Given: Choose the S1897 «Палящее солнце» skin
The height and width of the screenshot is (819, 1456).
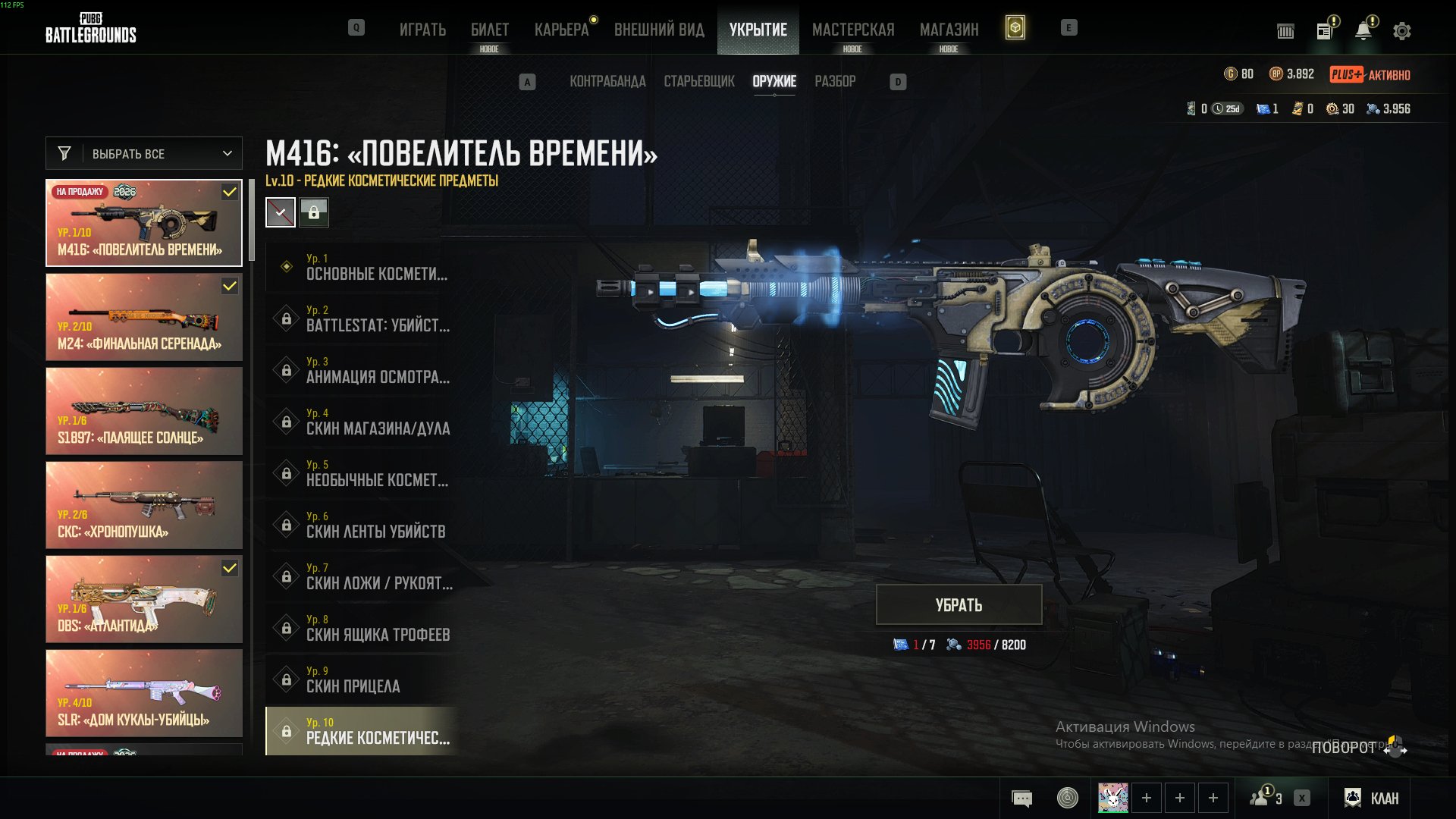Looking at the screenshot, I should 144,411.
